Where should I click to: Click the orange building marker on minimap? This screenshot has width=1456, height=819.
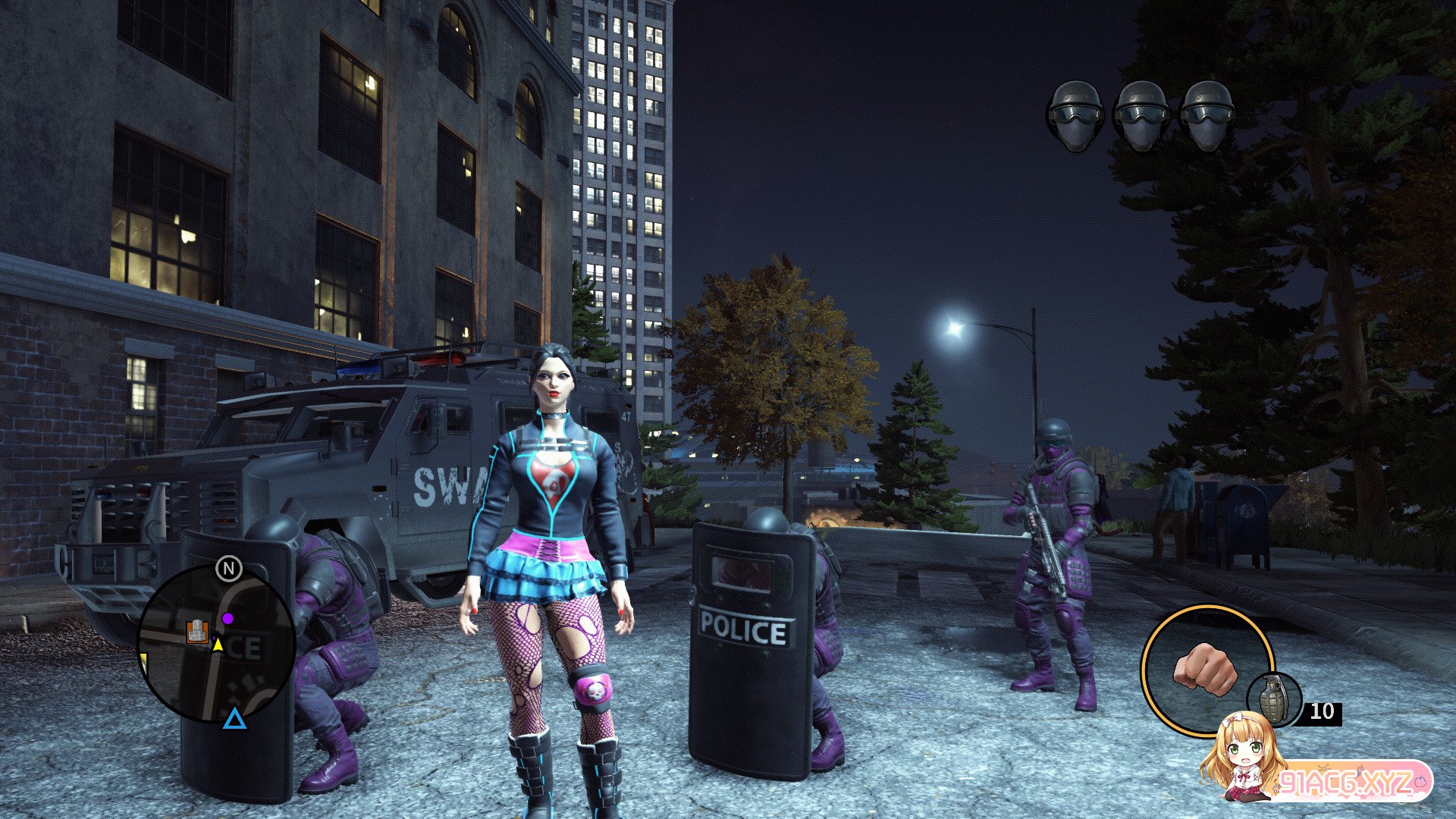(x=197, y=630)
